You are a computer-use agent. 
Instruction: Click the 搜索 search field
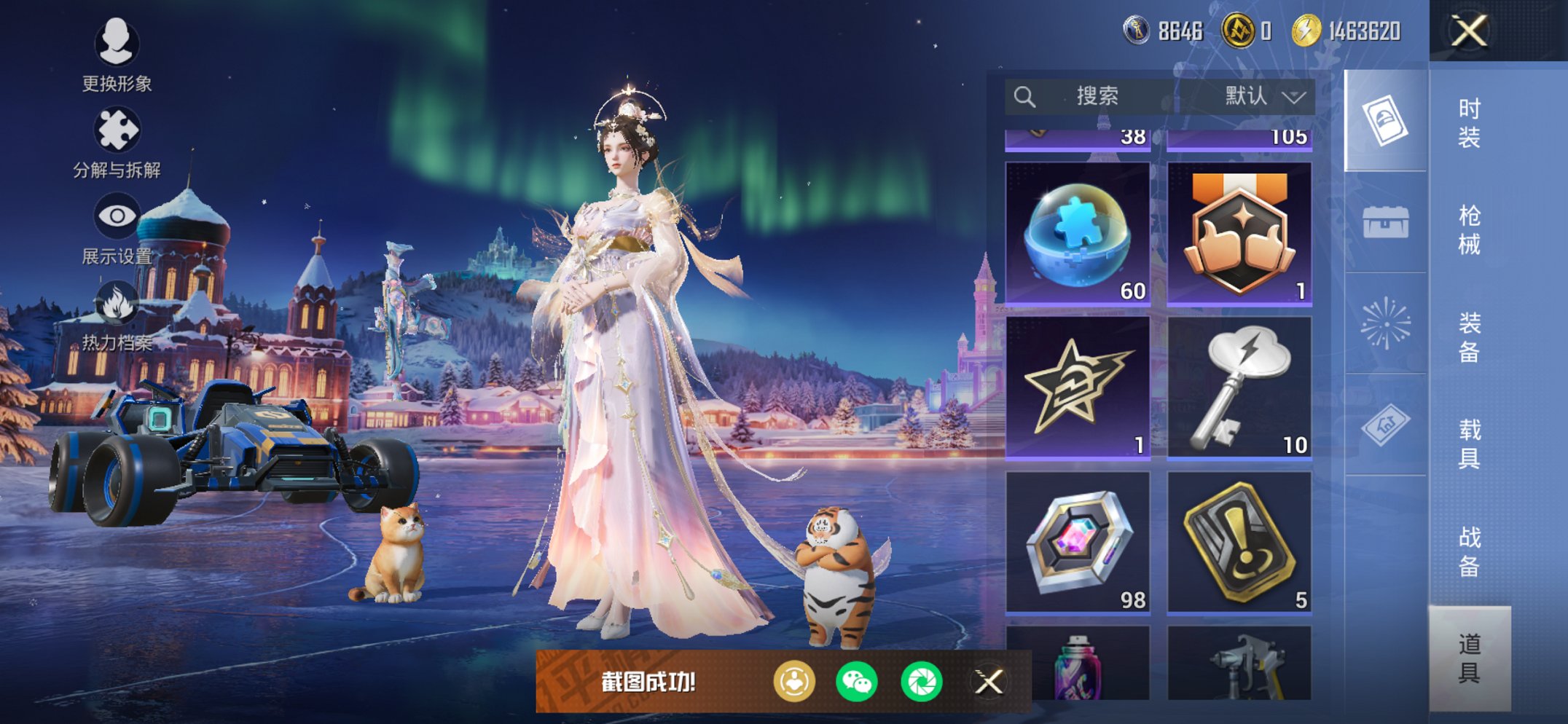pyautogui.click(x=1096, y=96)
